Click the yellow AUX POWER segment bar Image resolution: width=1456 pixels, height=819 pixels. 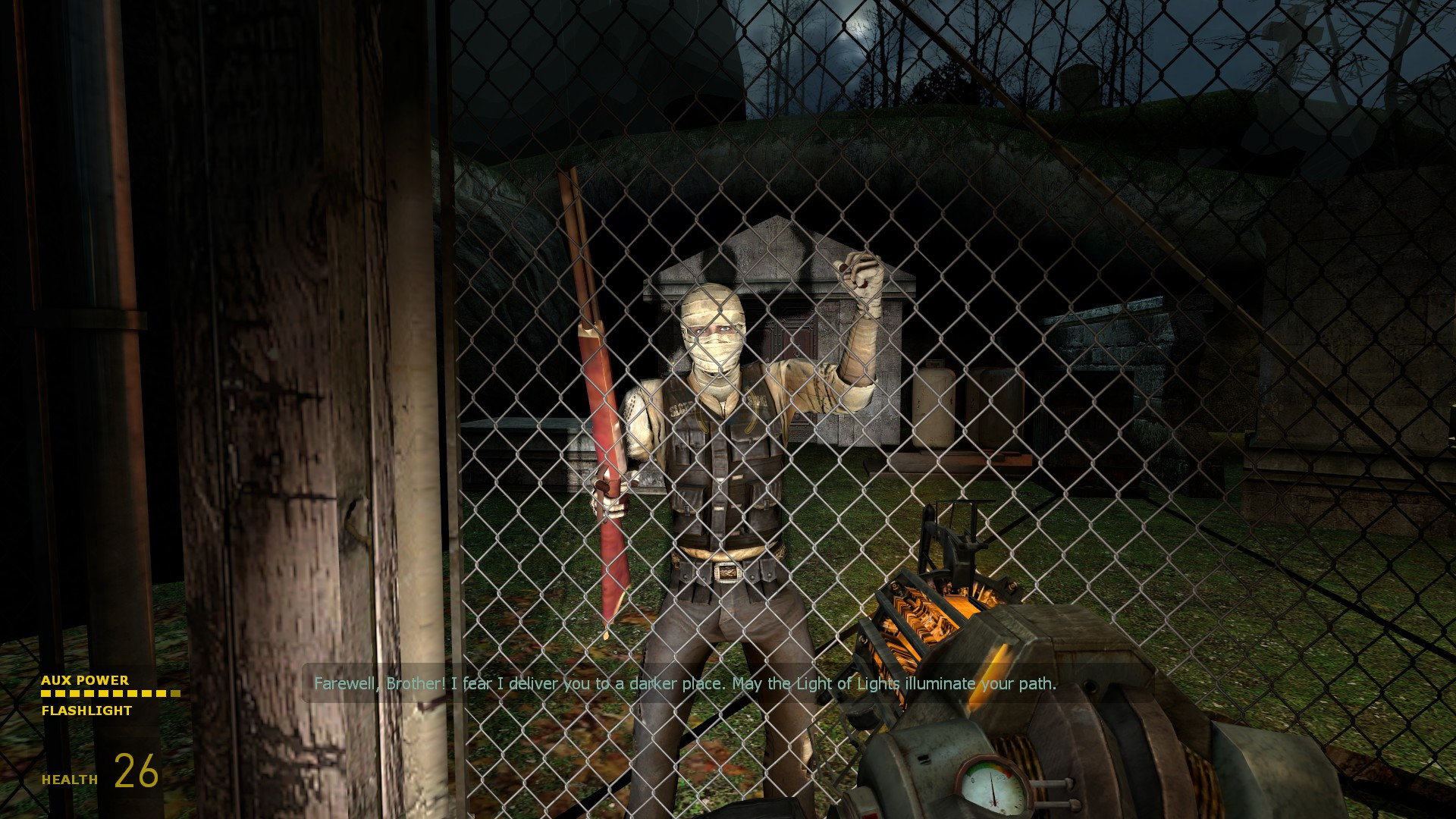[x=110, y=694]
